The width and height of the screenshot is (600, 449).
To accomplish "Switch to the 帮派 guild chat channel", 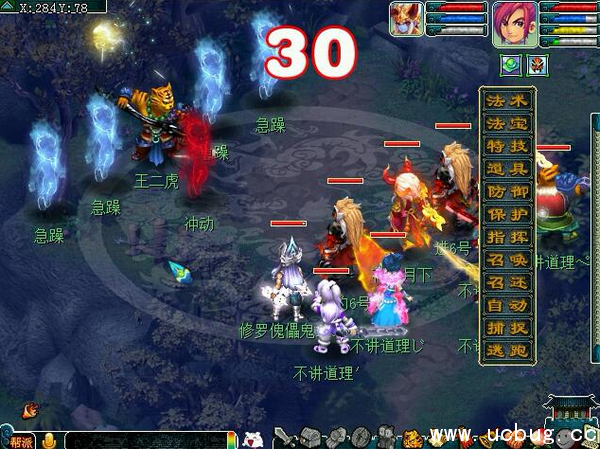I will (20, 440).
